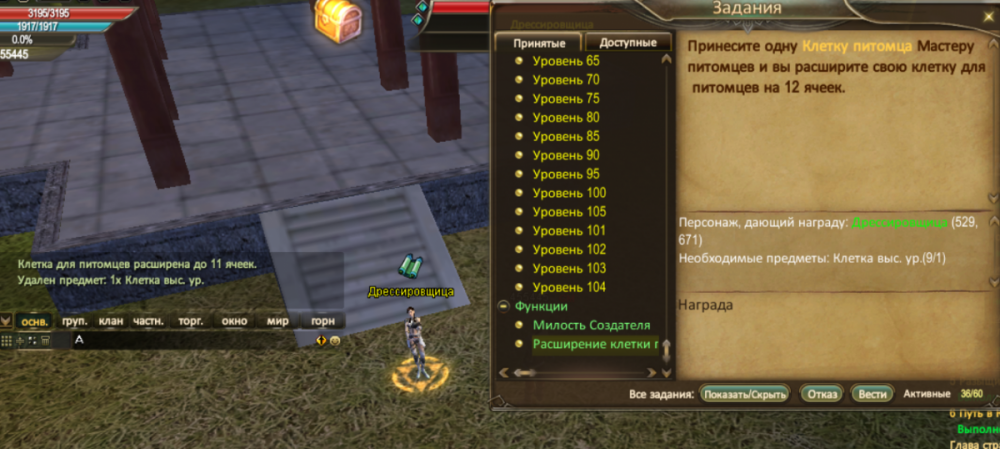Select the Милость Создателя quest
The width and height of the screenshot is (1000, 449).
591,325
